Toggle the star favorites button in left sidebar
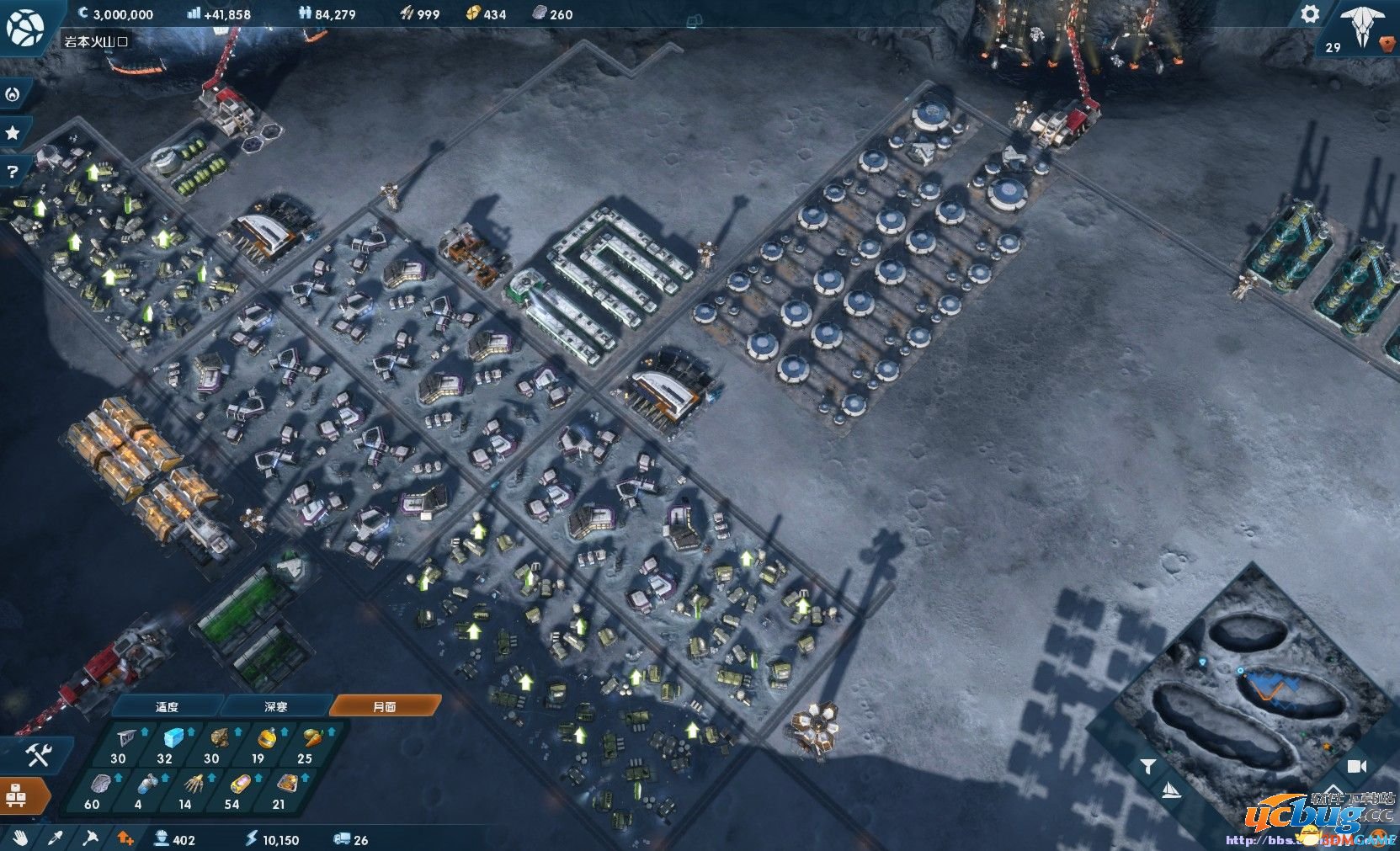 click(11, 130)
